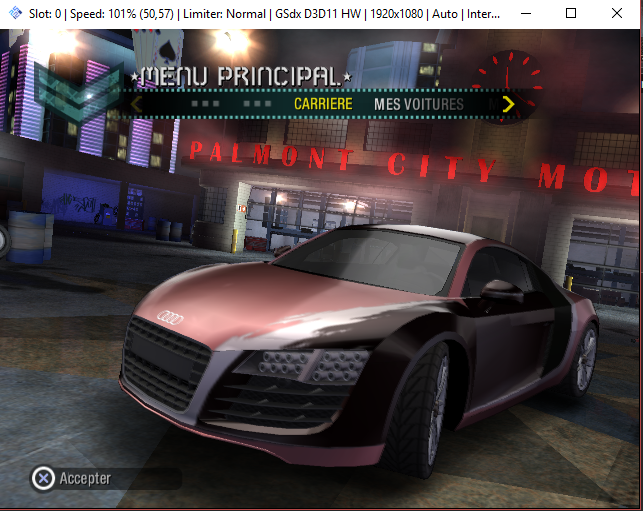Minimize the emulator window
This screenshot has width=643, height=511.
pos(525,14)
